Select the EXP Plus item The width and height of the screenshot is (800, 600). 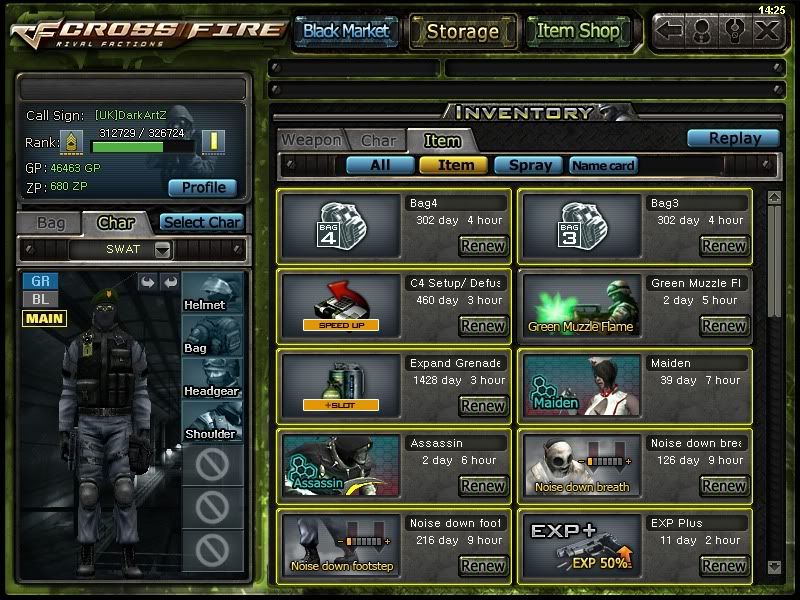pyautogui.click(x=581, y=547)
